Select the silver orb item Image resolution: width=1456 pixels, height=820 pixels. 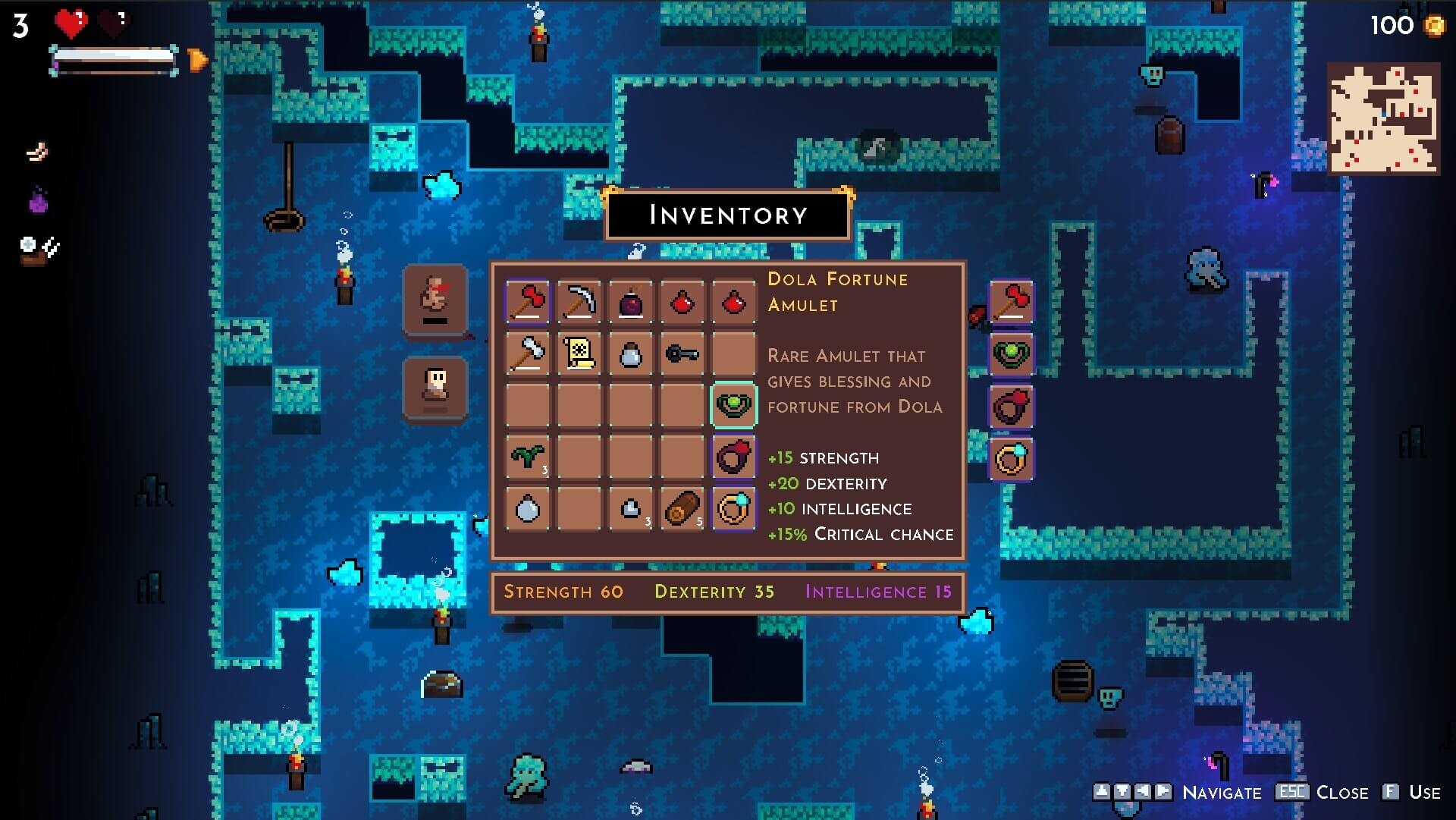pyautogui.click(x=529, y=509)
